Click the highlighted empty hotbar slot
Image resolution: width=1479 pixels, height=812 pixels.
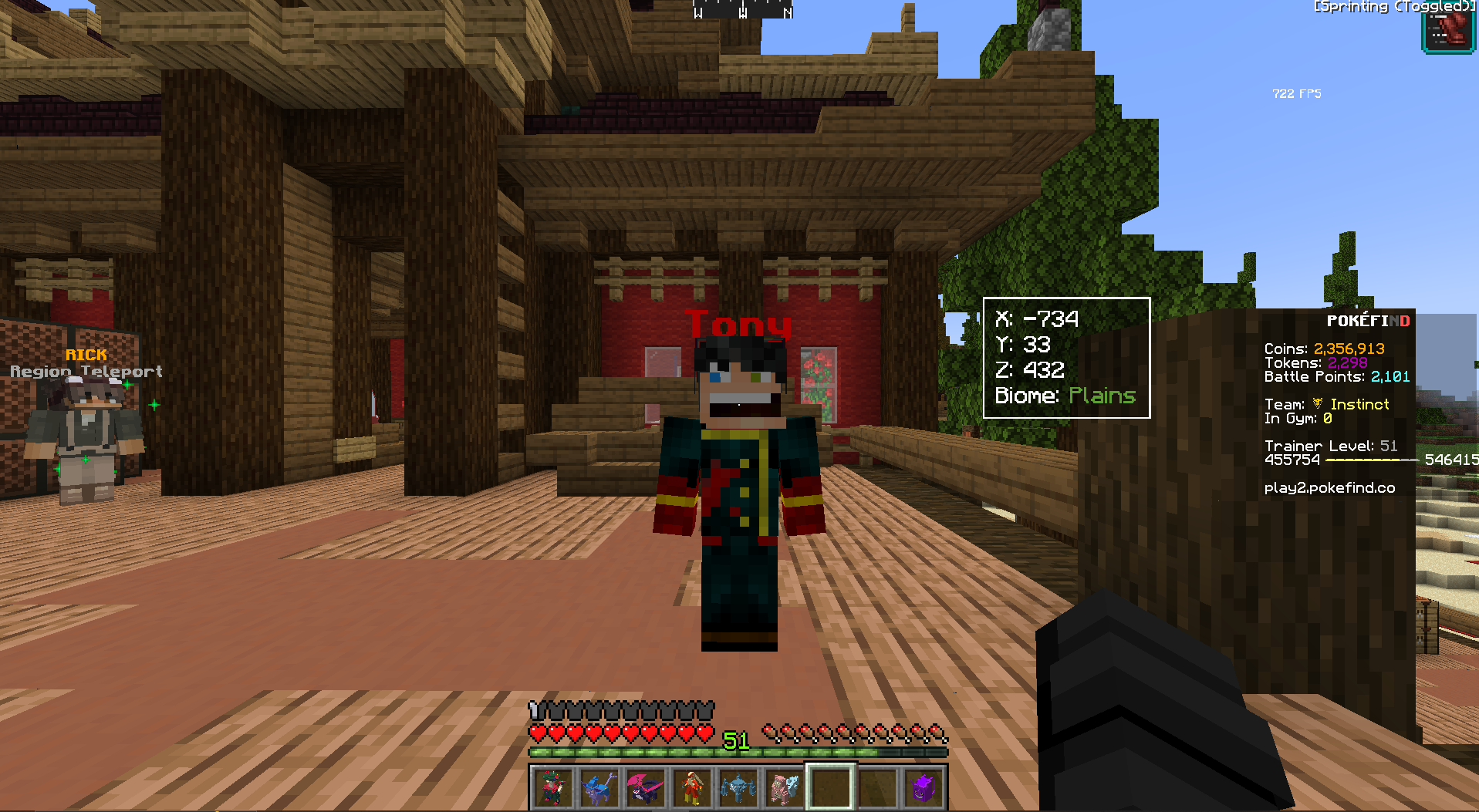click(x=830, y=787)
